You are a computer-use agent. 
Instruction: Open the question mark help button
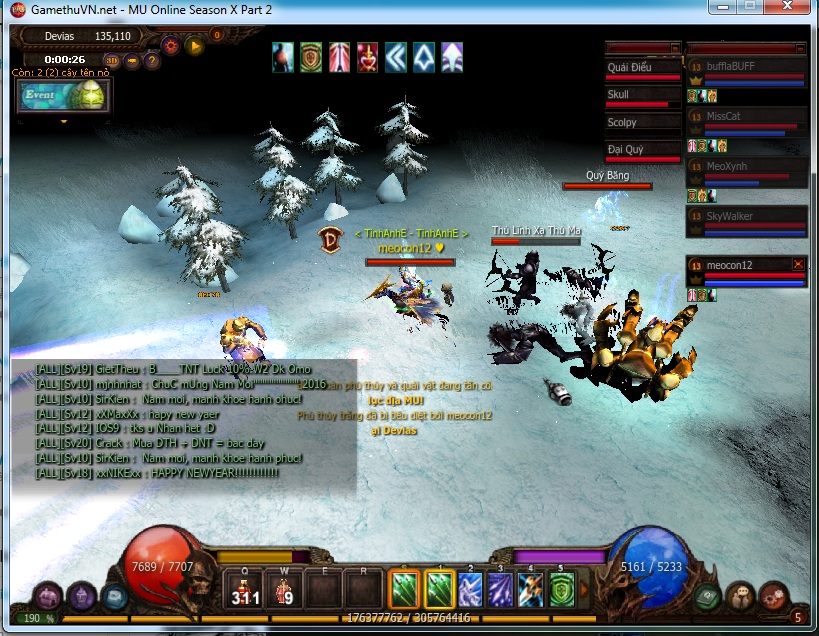152,60
